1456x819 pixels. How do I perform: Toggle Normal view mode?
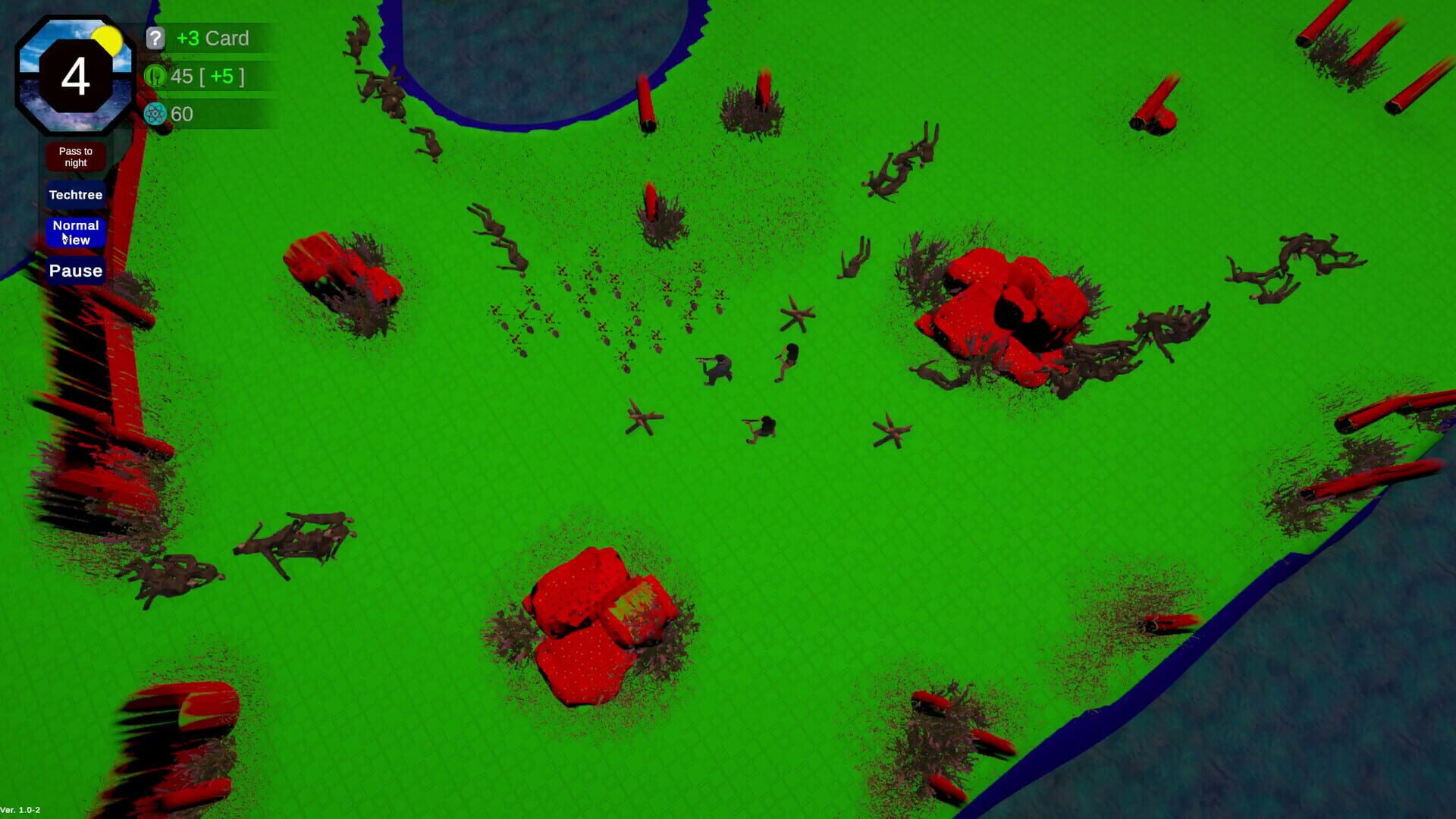pyautogui.click(x=75, y=232)
